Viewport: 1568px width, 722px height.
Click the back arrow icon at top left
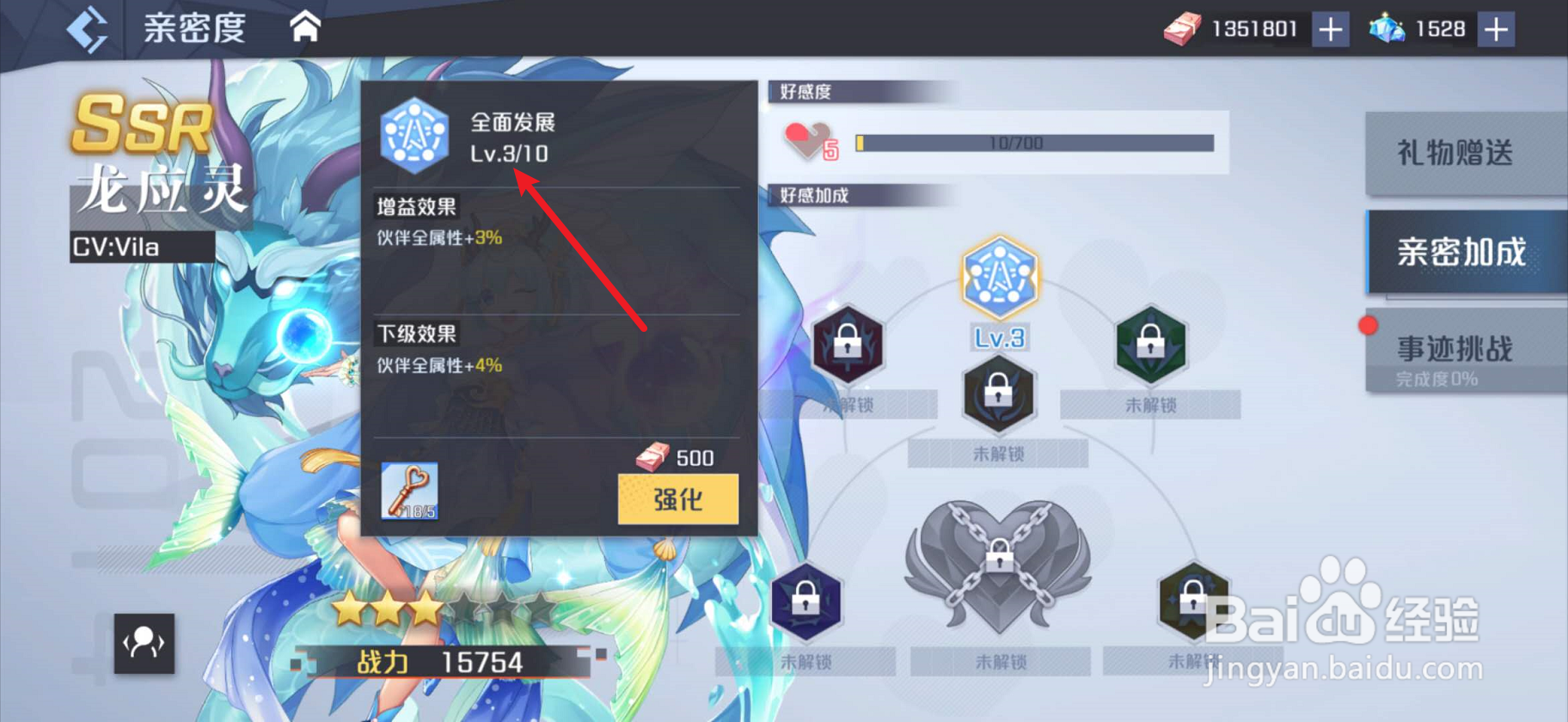pos(86,27)
